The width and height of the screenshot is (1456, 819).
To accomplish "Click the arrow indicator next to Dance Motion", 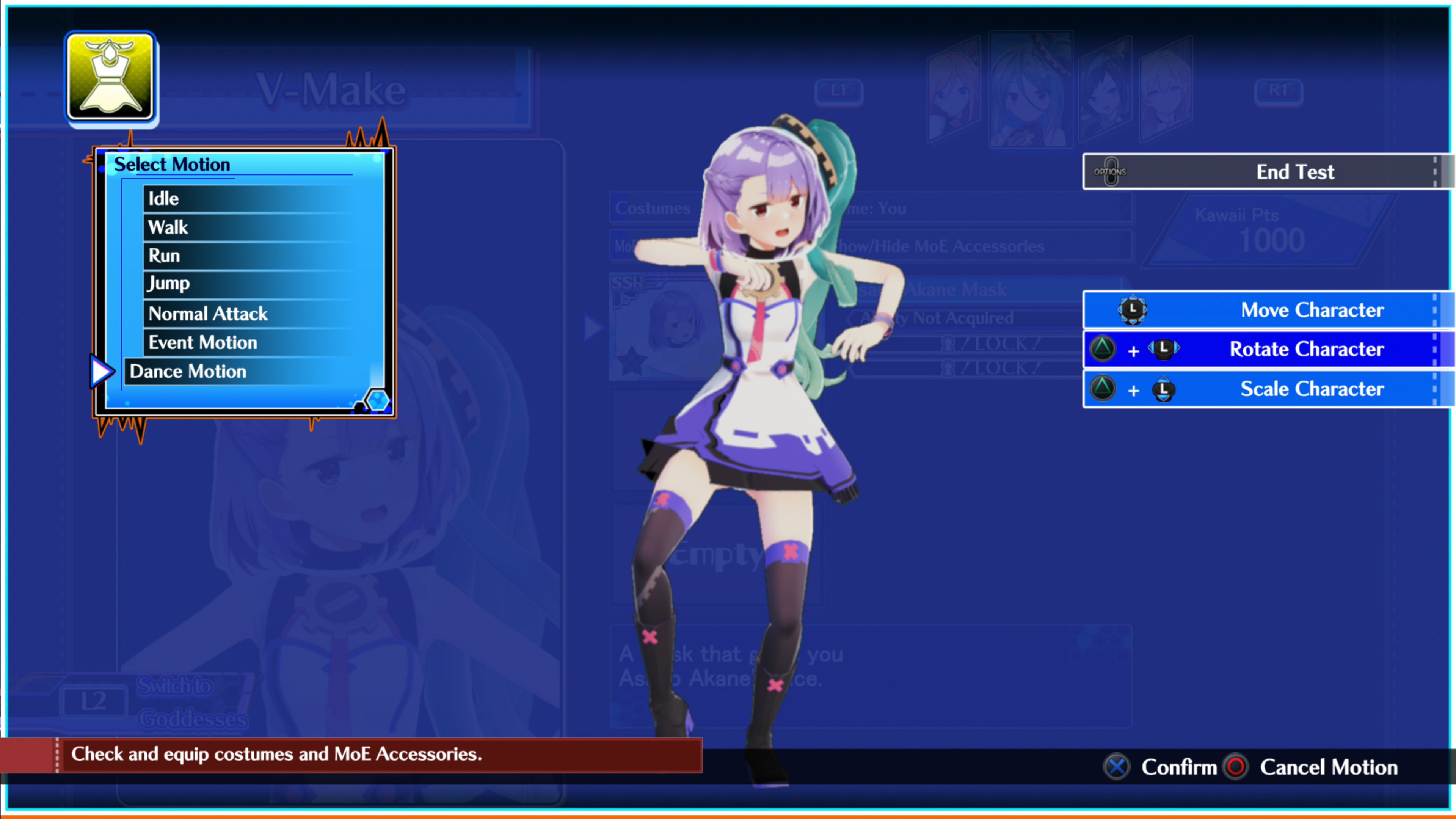I will tap(102, 371).
